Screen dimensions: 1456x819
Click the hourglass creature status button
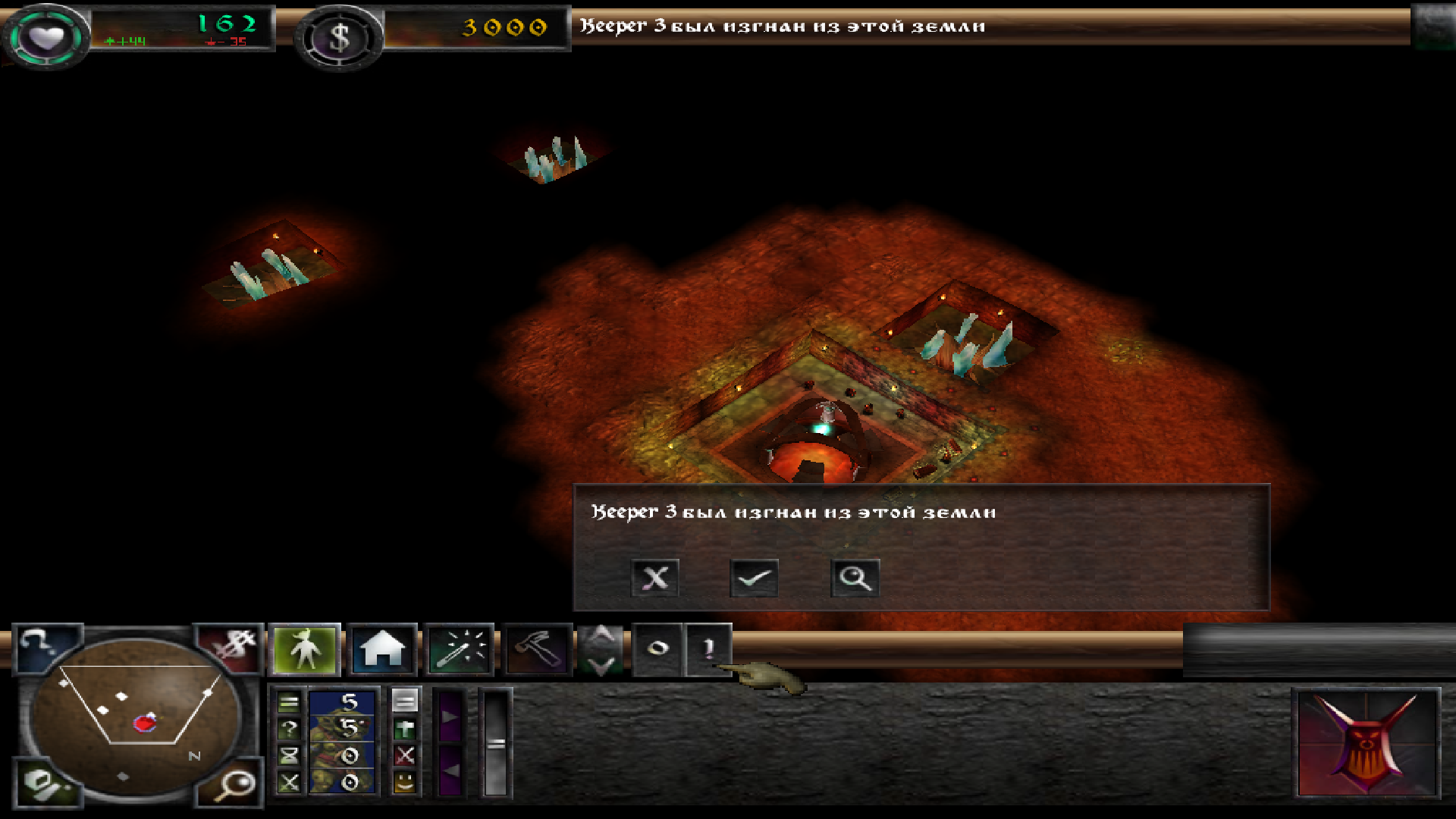[x=289, y=755]
